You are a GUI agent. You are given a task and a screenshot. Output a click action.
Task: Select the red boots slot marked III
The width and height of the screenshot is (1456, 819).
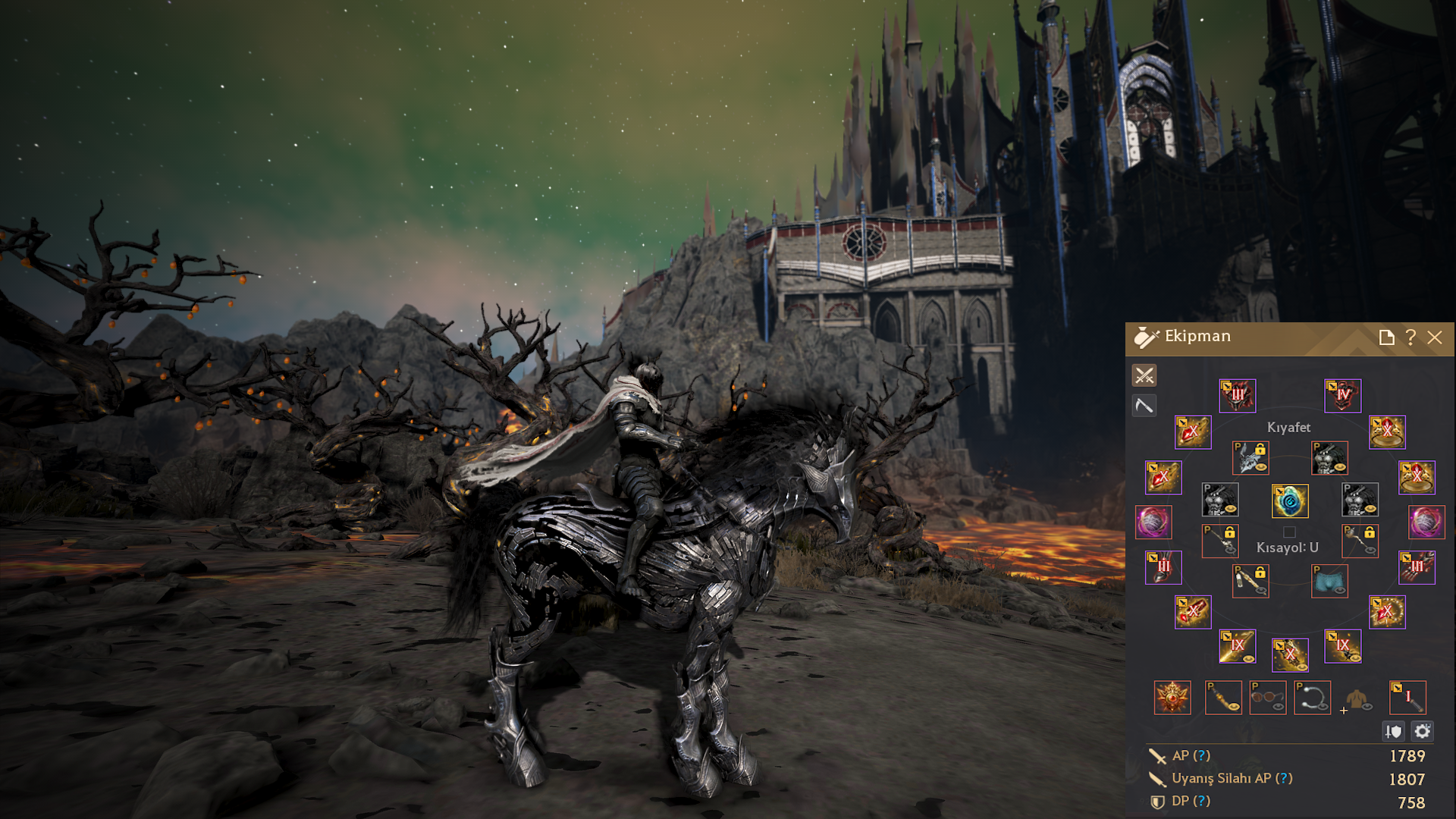(1163, 568)
